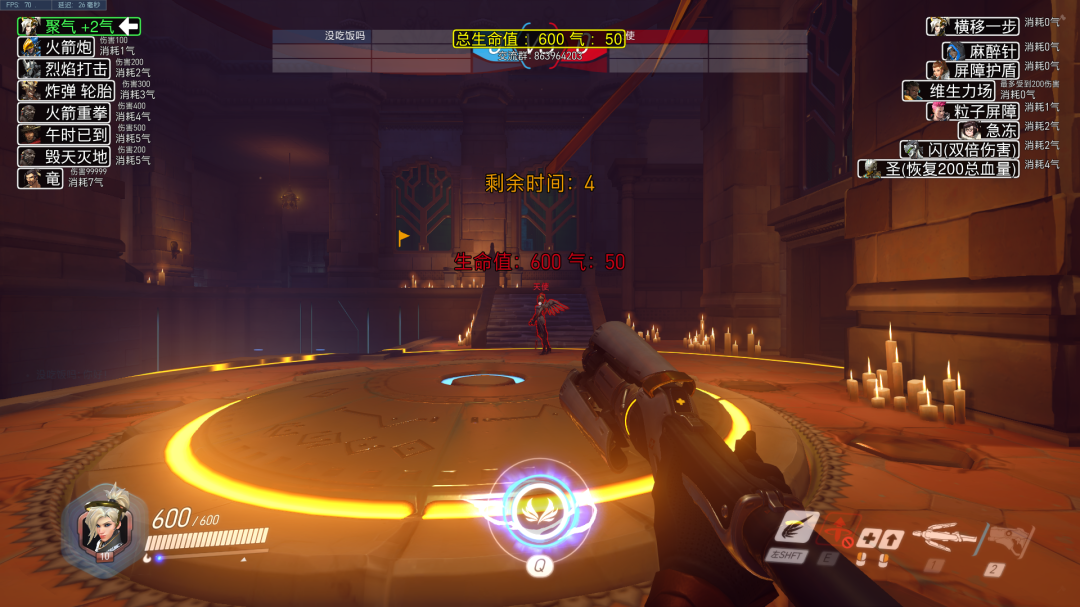Select the 午时已到 attack skill
This screenshot has width=1080, height=607.
[x=64, y=134]
